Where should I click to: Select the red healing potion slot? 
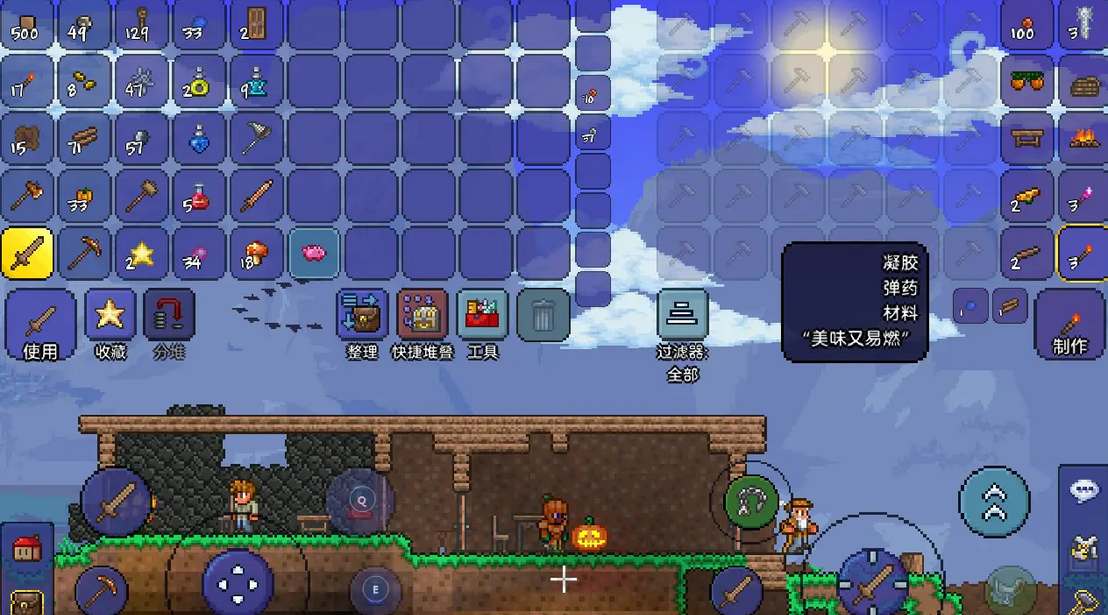tap(198, 196)
